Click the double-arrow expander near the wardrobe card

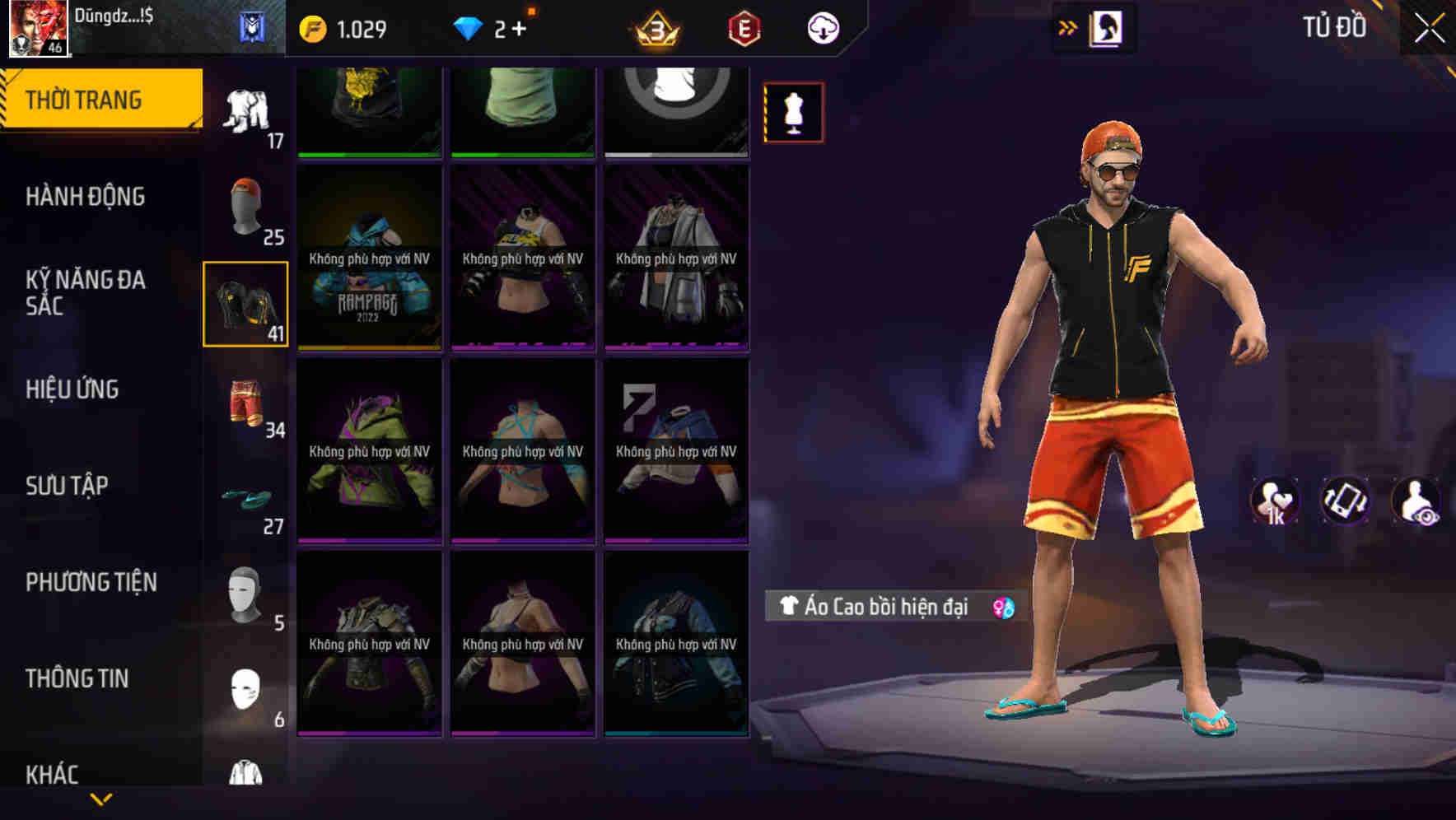point(1068,27)
